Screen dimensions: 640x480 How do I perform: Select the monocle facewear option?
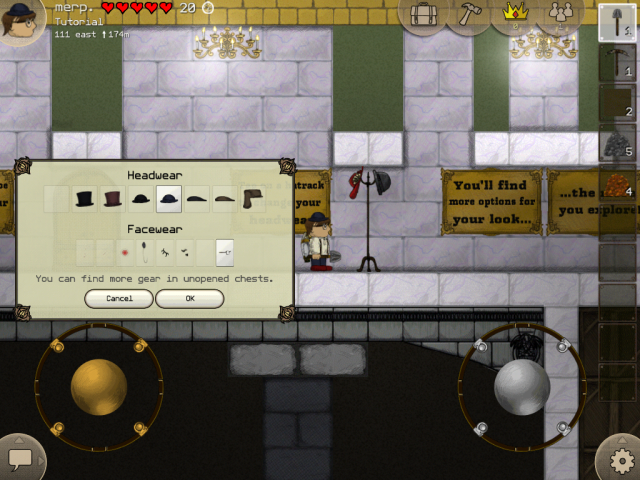click(x=146, y=253)
